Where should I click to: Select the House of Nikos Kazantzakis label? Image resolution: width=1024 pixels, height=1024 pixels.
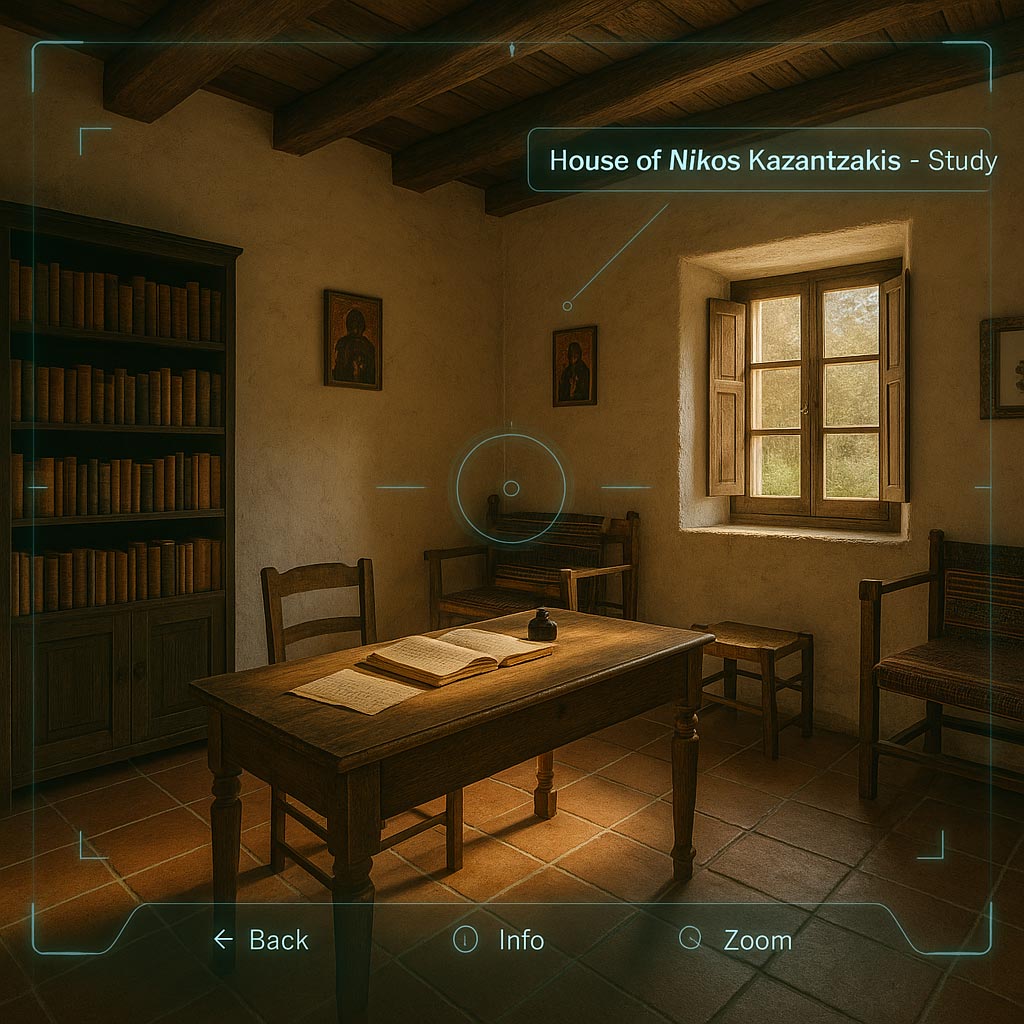tap(758, 160)
